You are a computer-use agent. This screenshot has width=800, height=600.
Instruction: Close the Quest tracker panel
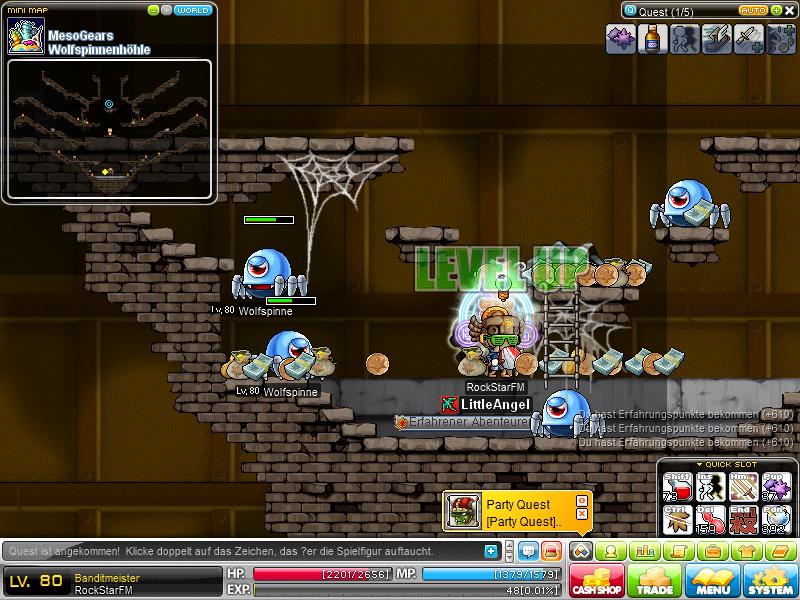tap(788, 10)
